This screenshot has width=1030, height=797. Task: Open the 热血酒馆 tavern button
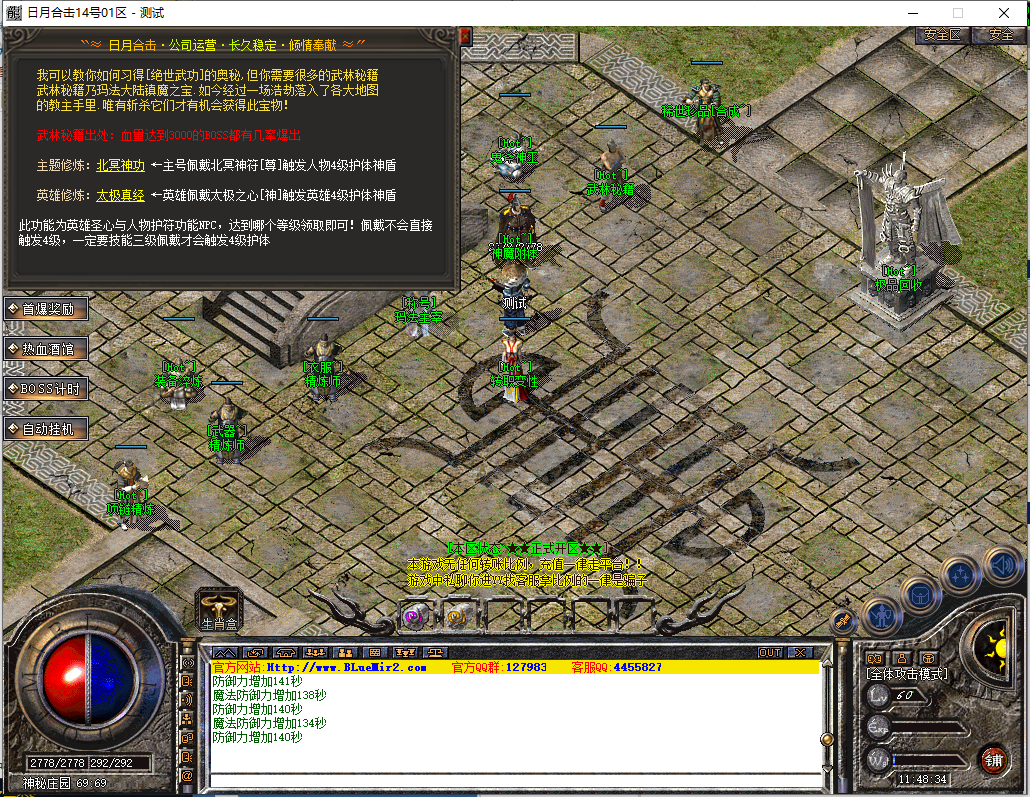(47, 349)
